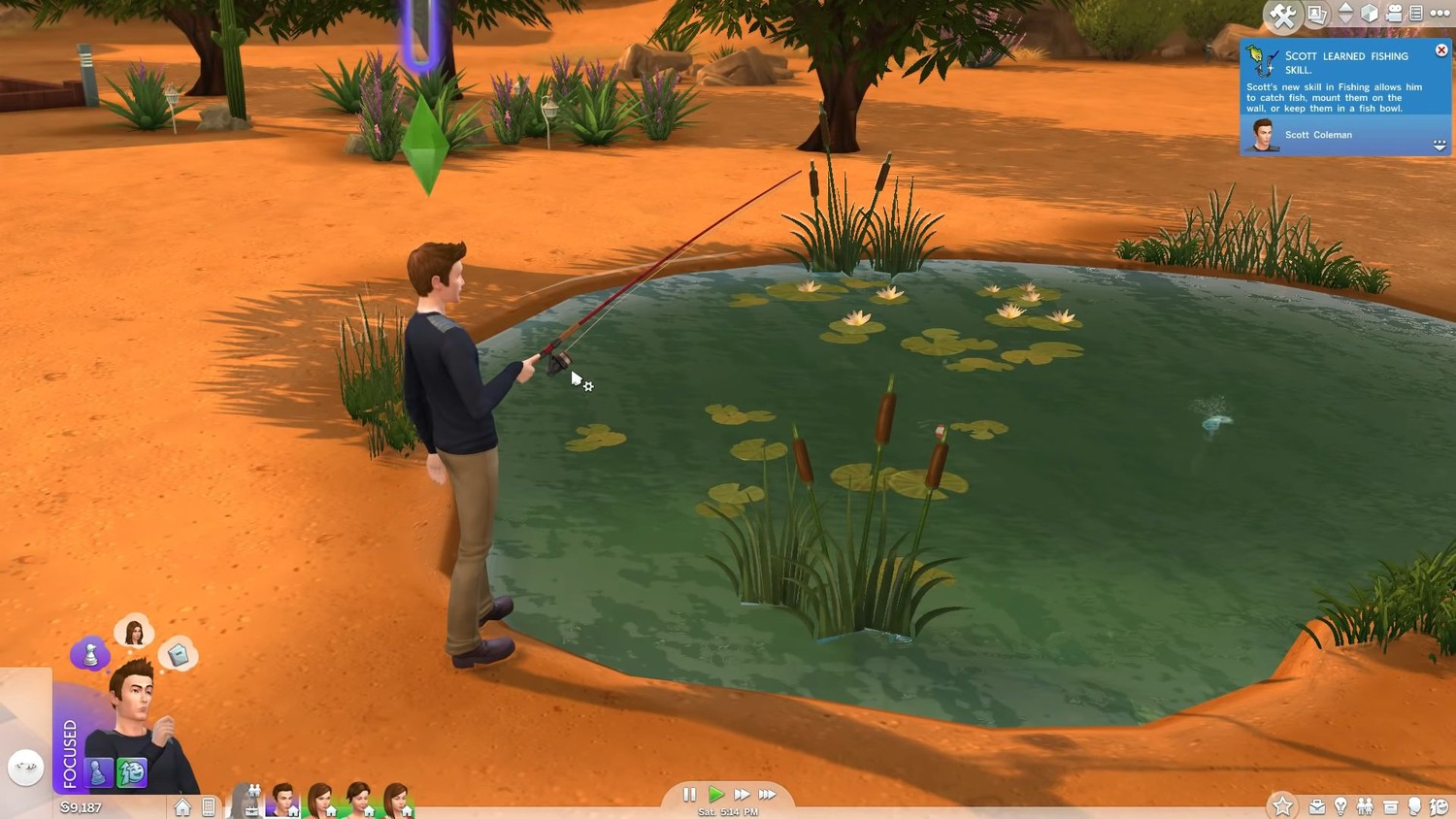This screenshot has width=1456, height=819.
Task: Open the Relationships panel
Action: [1365, 806]
